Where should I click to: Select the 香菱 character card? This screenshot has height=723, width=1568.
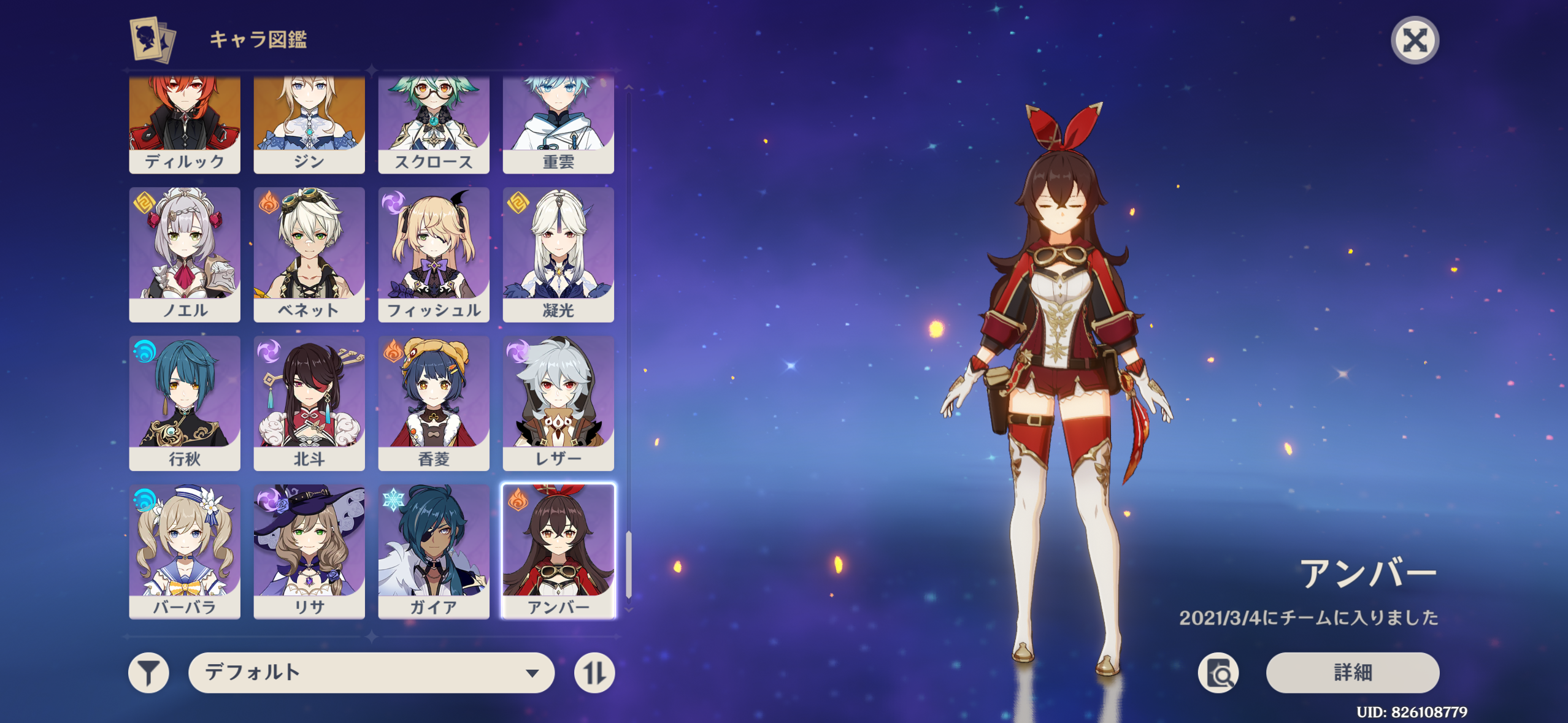coord(433,403)
